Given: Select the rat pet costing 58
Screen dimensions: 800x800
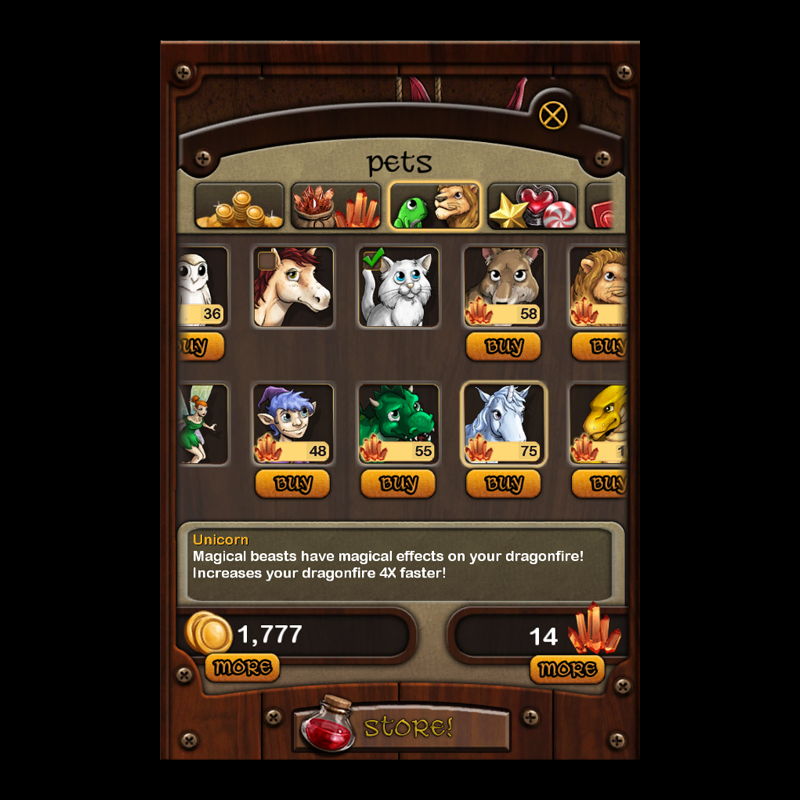Looking at the screenshot, I should coord(504,287).
